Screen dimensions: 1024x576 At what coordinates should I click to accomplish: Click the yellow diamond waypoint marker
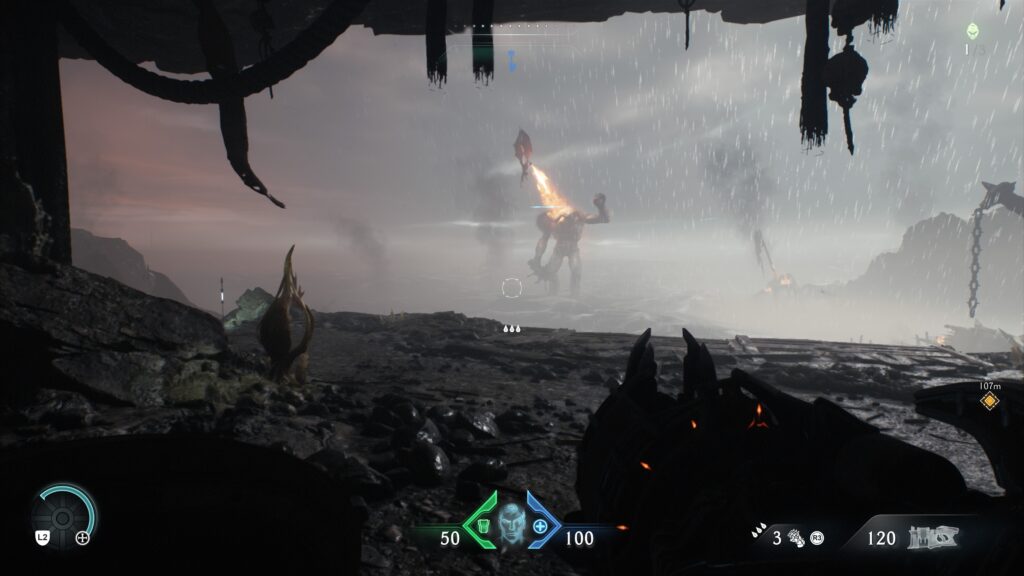pyautogui.click(x=989, y=401)
